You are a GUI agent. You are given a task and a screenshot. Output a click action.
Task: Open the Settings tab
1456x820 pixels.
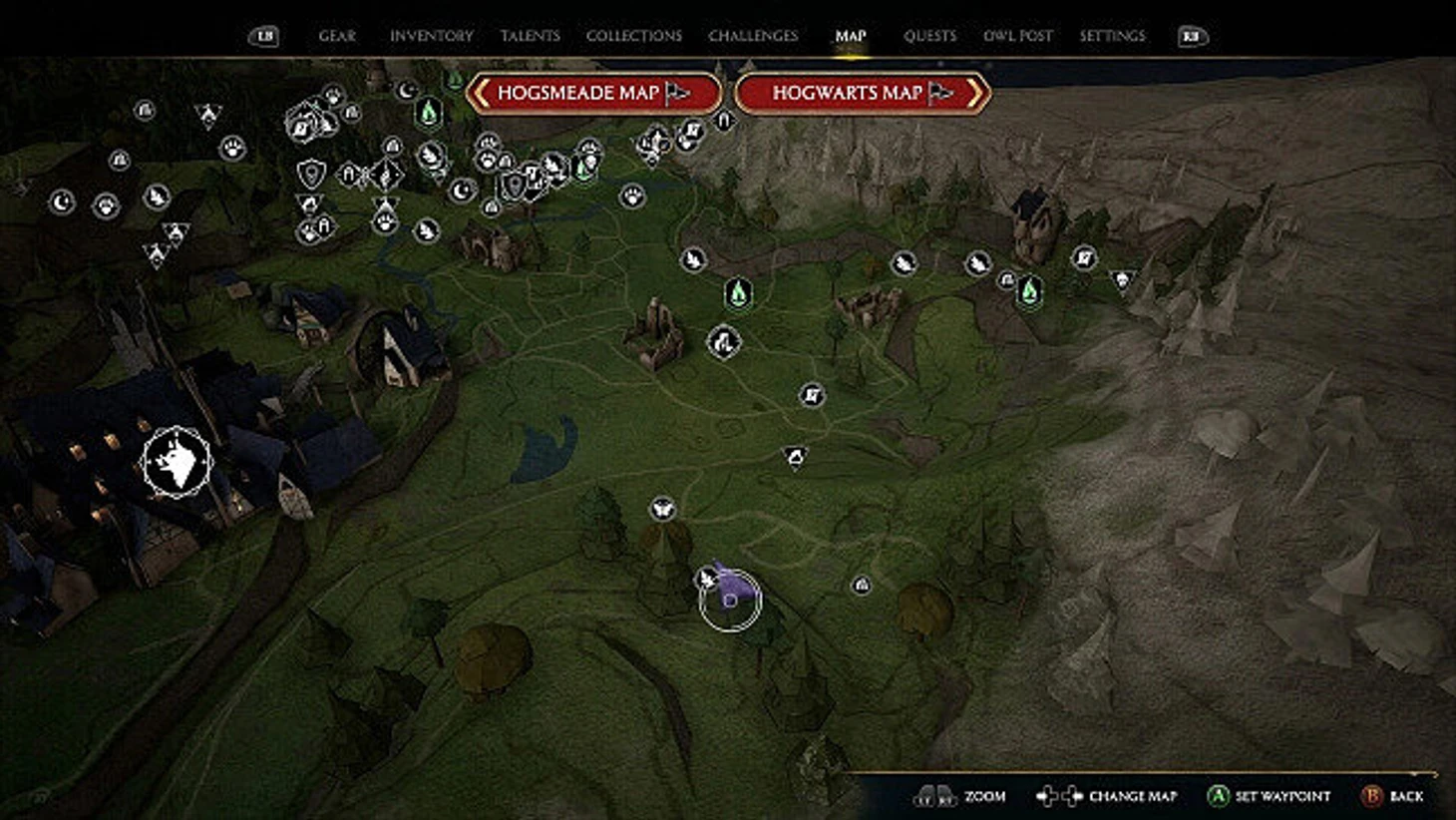(x=1112, y=36)
